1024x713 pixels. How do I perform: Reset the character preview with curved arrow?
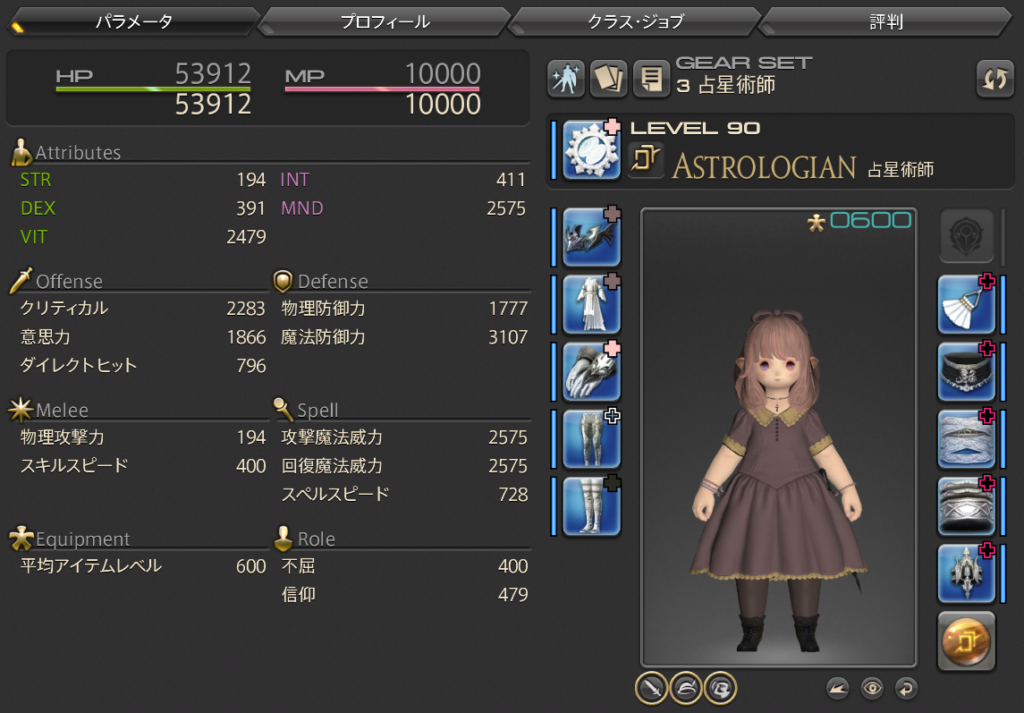[x=906, y=688]
